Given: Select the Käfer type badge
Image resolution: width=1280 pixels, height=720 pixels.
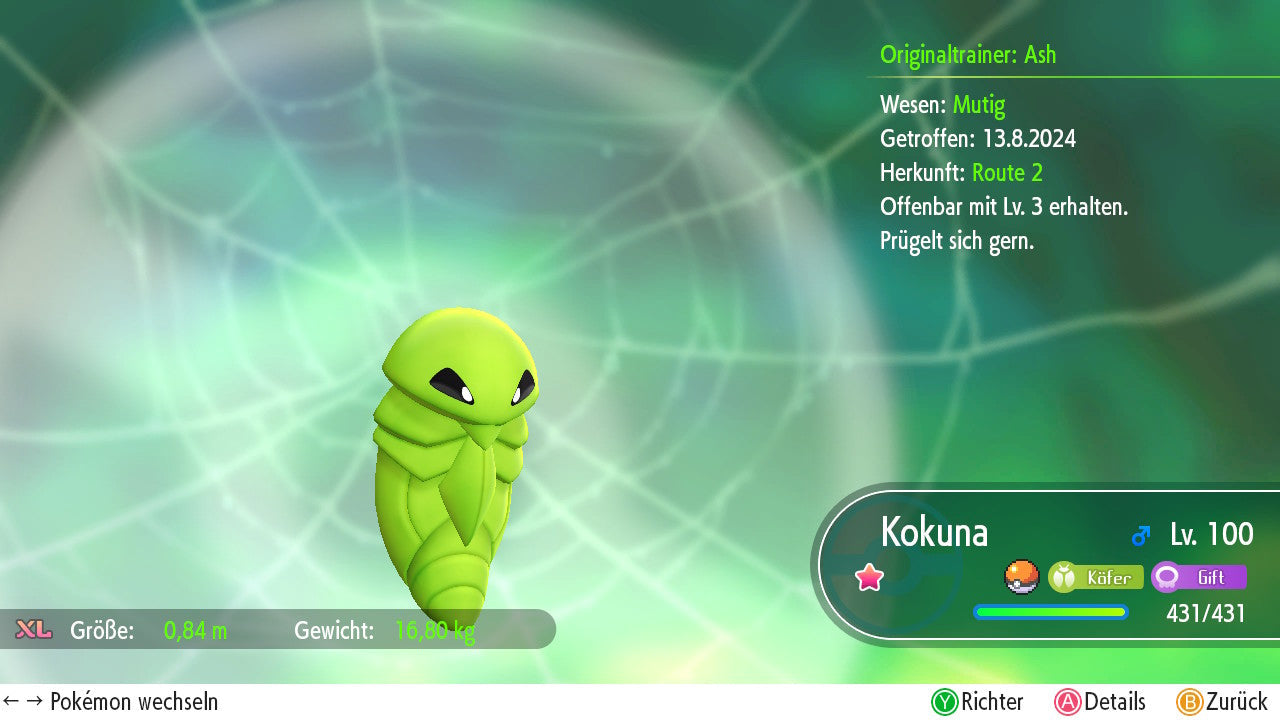Looking at the screenshot, I should [x=1096, y=577].
